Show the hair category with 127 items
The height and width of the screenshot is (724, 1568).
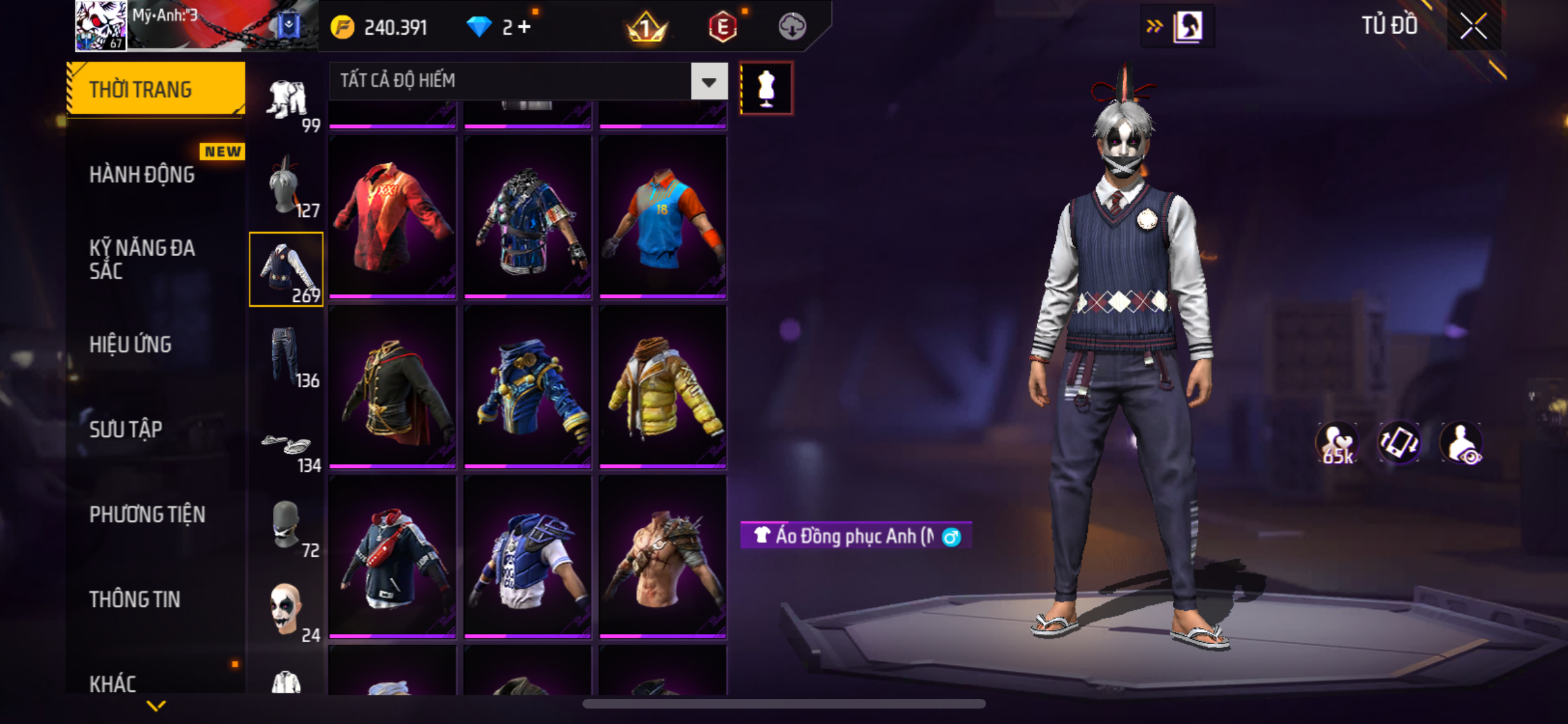click(286, 187)
